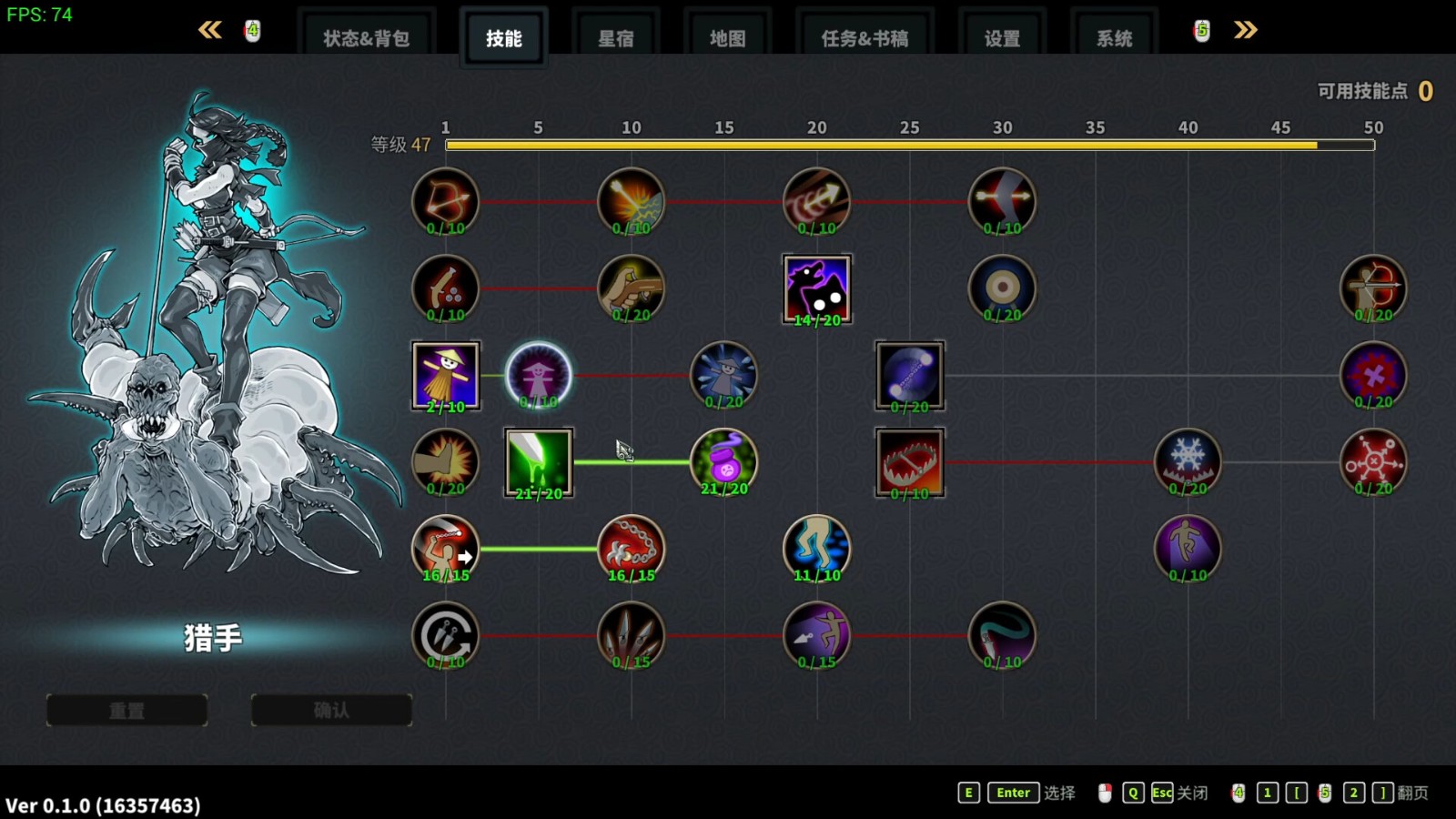Select the red chain skill at 16/15

[631, 549]
